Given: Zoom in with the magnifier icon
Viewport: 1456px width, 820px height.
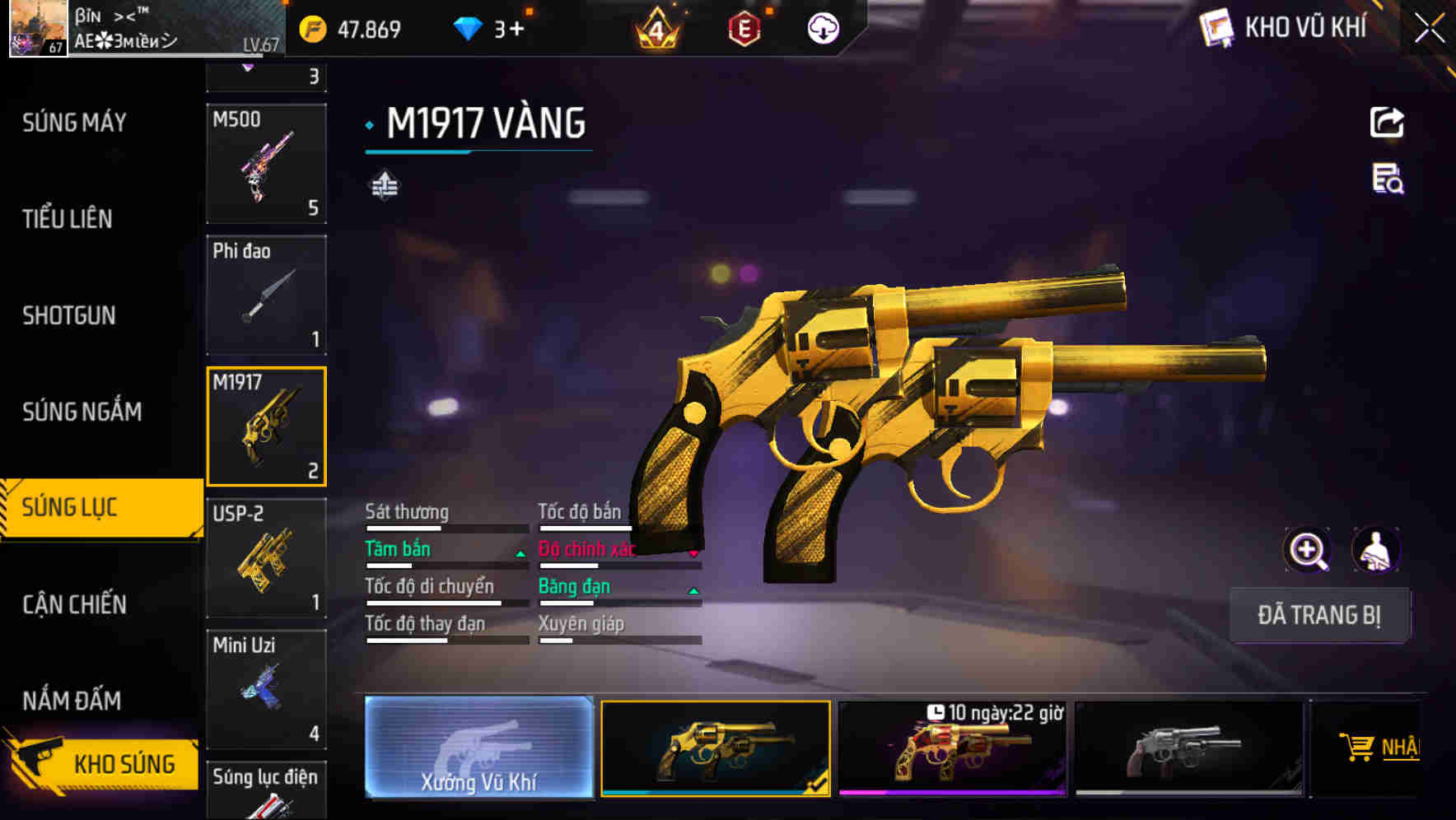Looking at the screenshot, I should (1307, 550).
